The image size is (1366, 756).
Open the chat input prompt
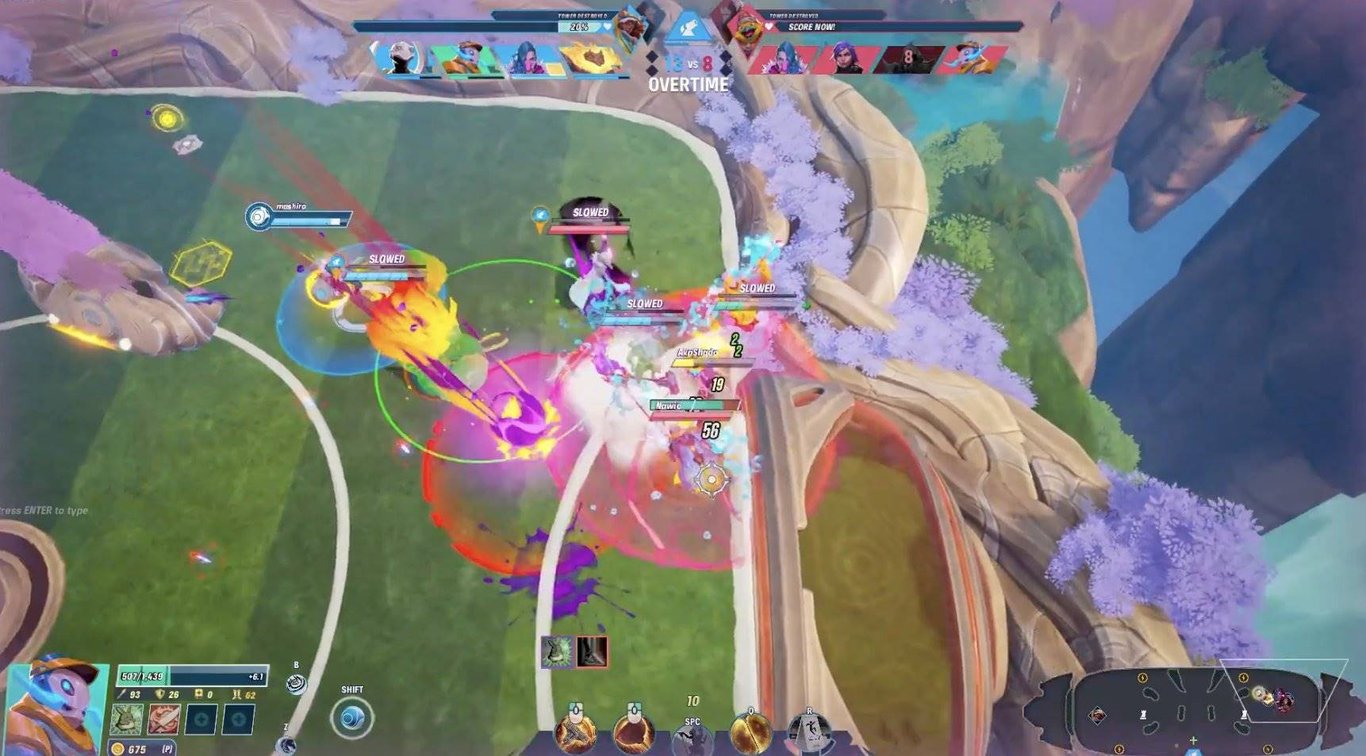coord(45,510)
